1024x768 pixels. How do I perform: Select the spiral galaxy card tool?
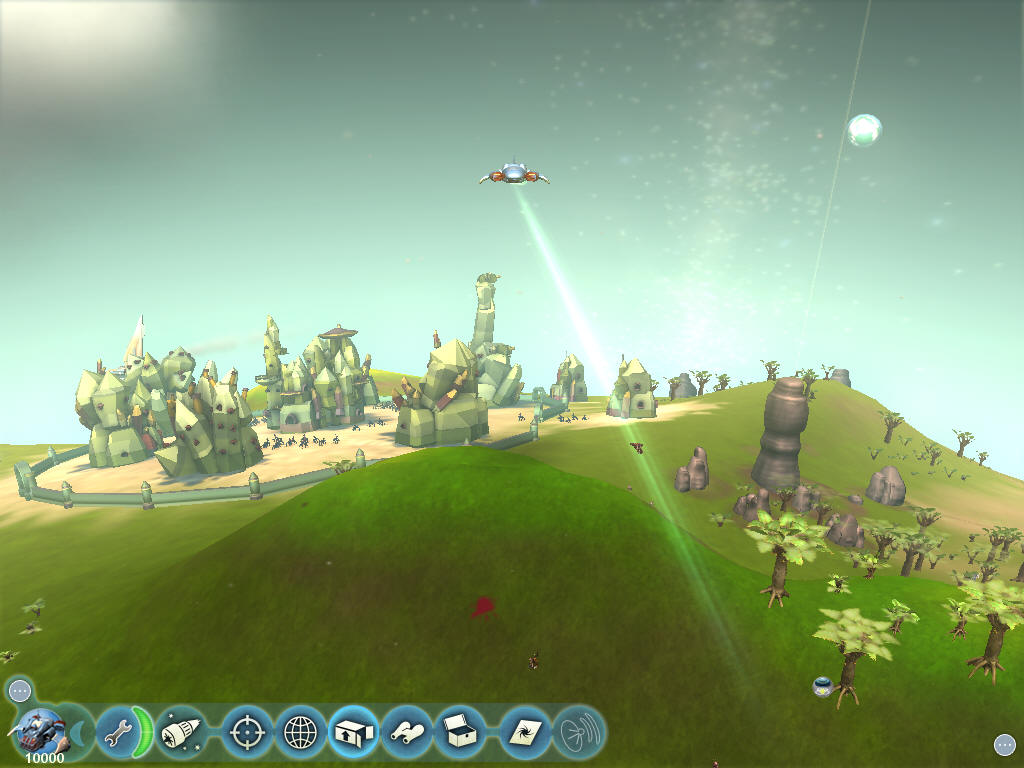click(523, 733)
